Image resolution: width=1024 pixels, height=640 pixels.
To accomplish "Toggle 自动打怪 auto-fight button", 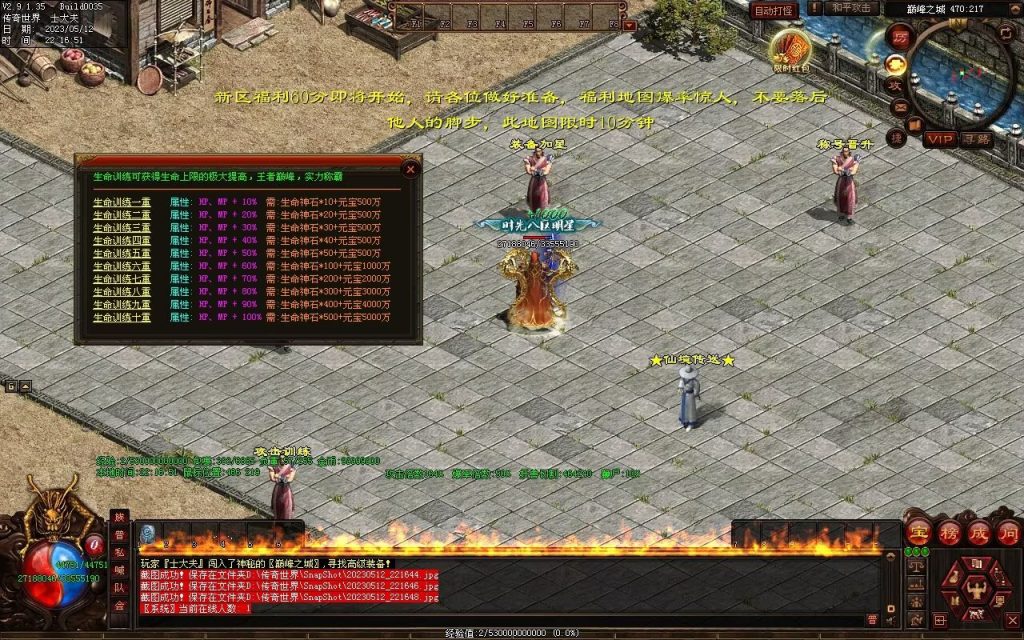I will 773,10.
